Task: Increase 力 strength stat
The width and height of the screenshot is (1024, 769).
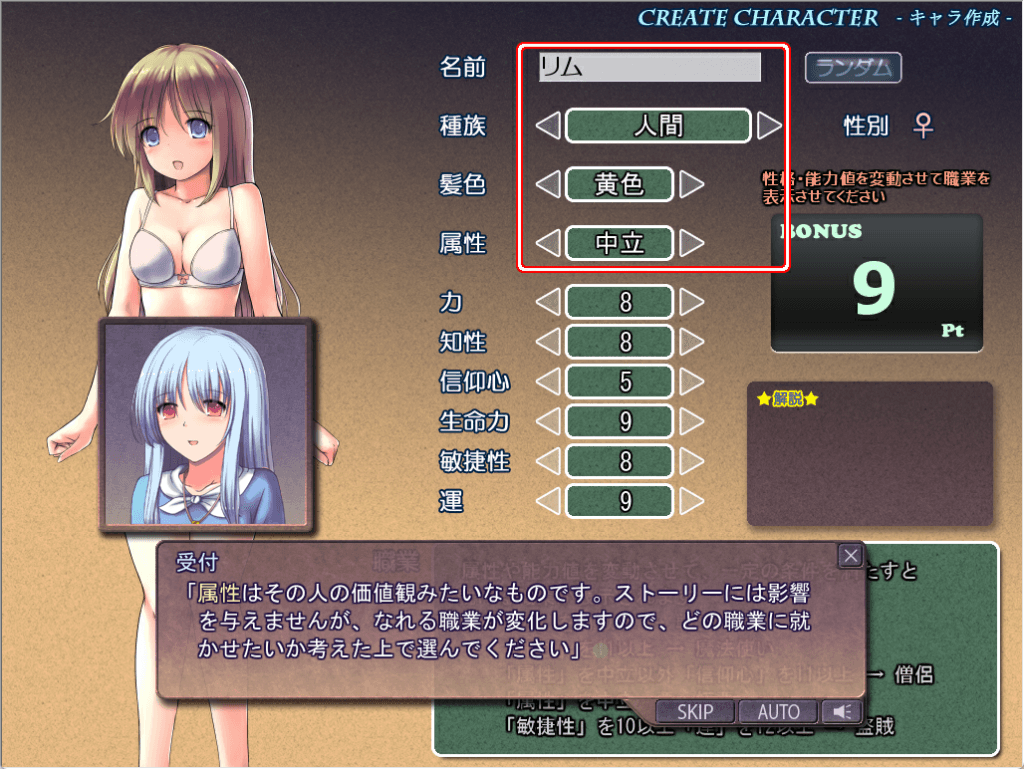Action: click(692, 302)
